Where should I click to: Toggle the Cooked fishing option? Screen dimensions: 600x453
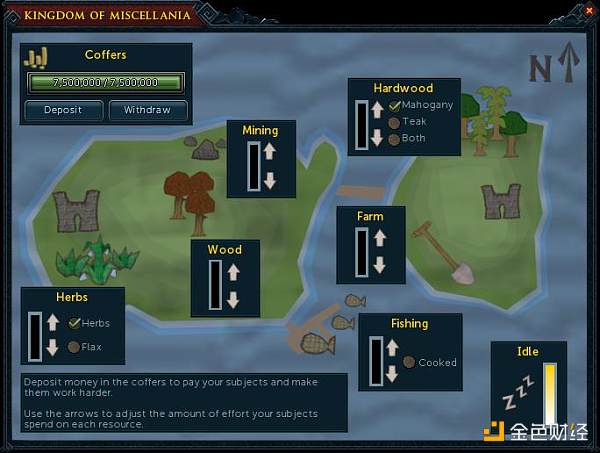(409, 362)
